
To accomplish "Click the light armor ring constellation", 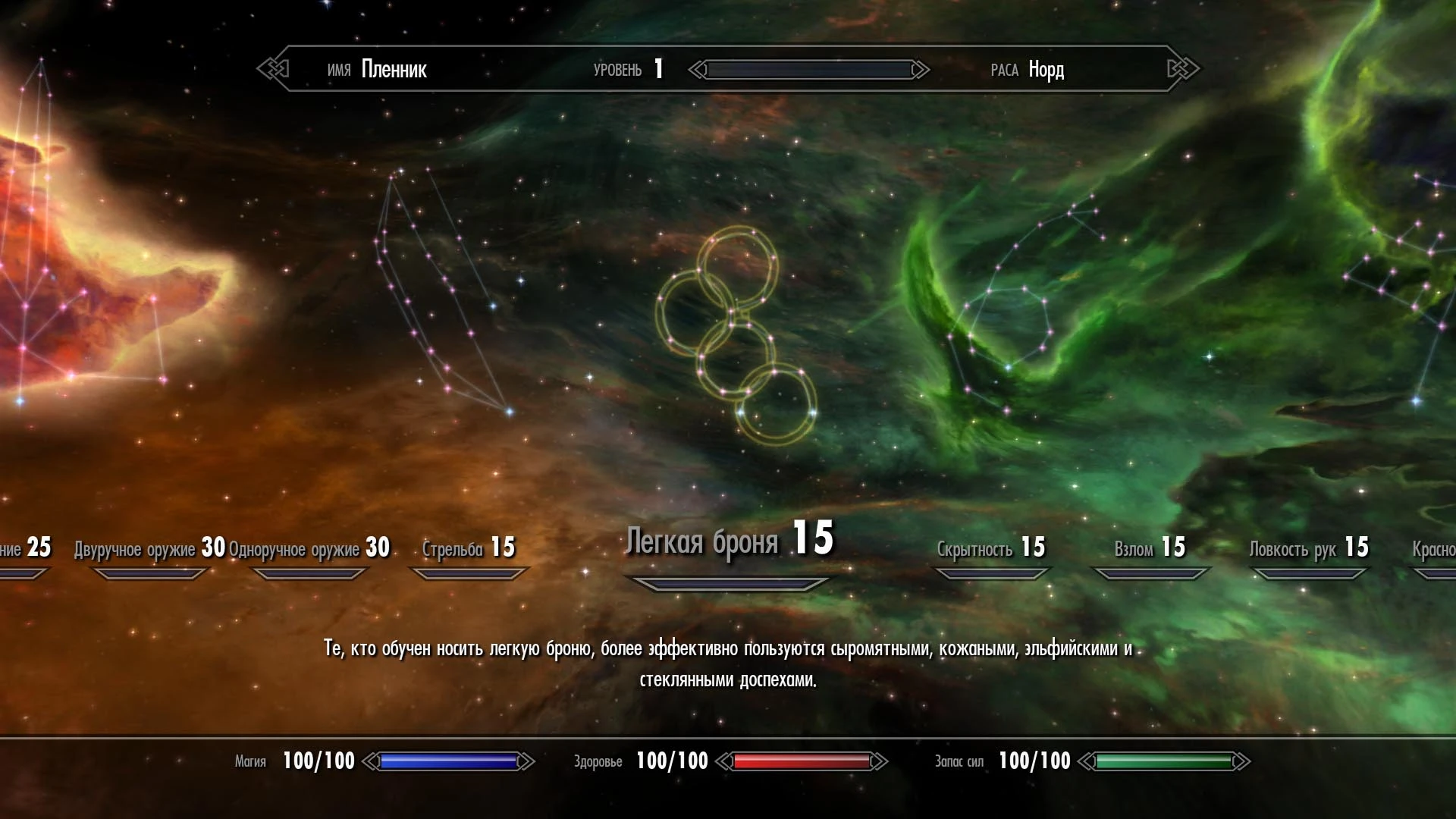I will (736, 335).
